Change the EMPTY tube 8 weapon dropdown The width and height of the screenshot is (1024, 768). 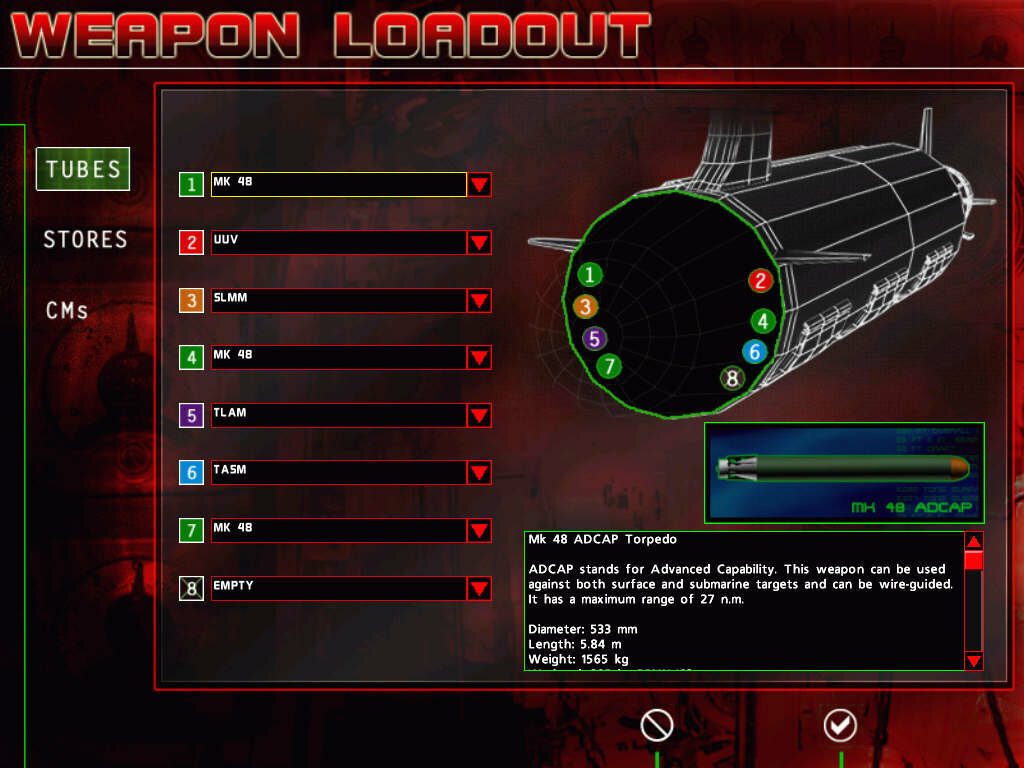tap(479, 589)
